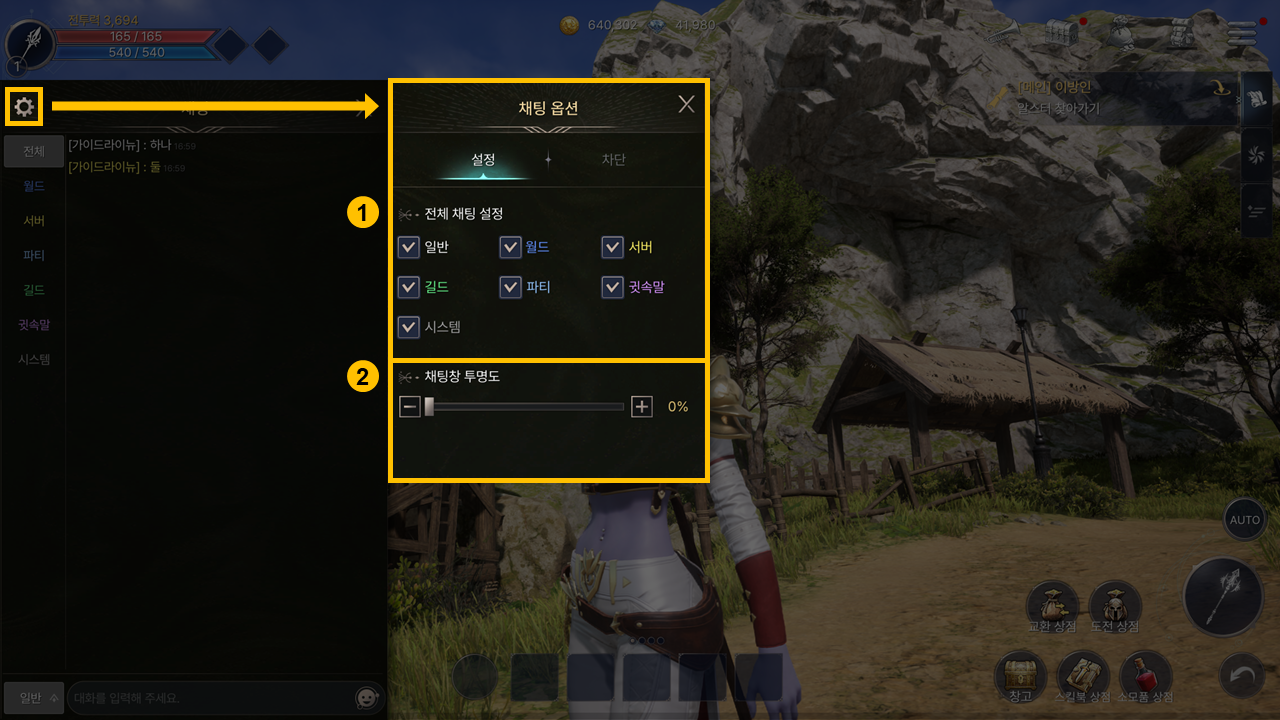Open chat options gear icon
Viewport: 1280px width, 720px height.
[24, 106]
